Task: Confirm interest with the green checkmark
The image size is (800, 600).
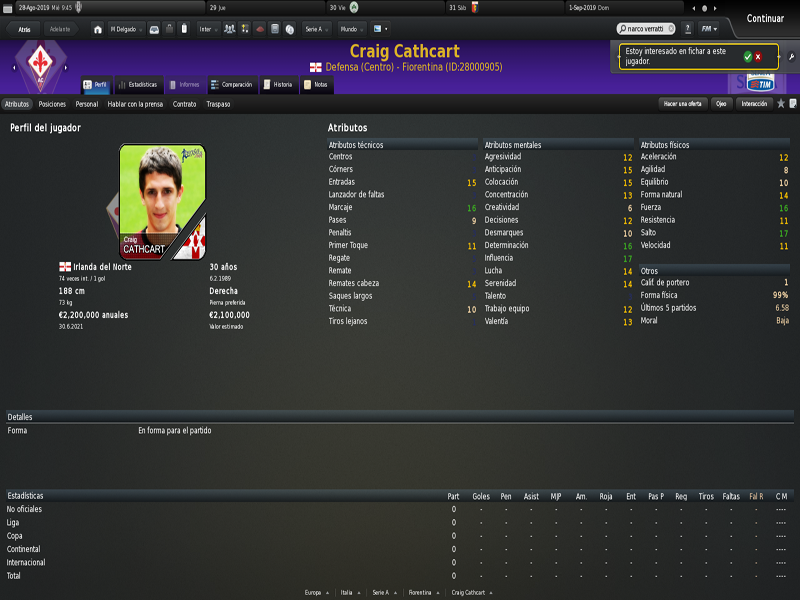Action: (x=747, y=56)
